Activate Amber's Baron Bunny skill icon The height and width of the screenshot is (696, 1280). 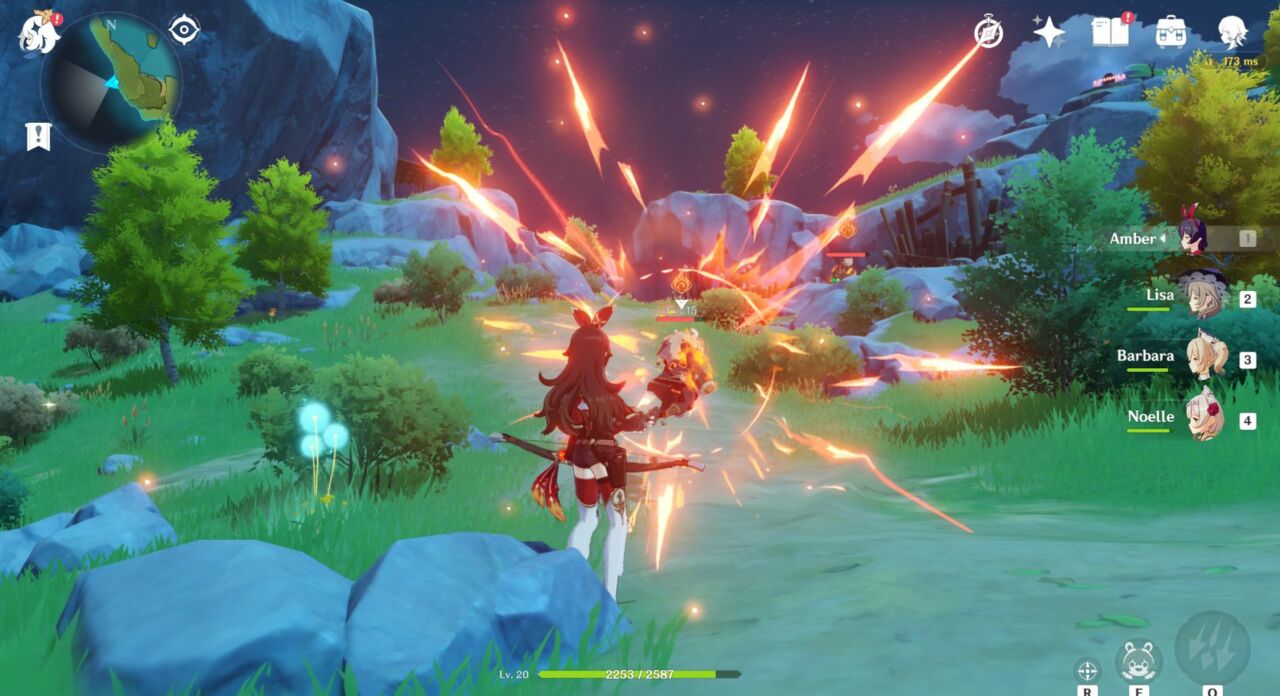(x=1139, y=660)
